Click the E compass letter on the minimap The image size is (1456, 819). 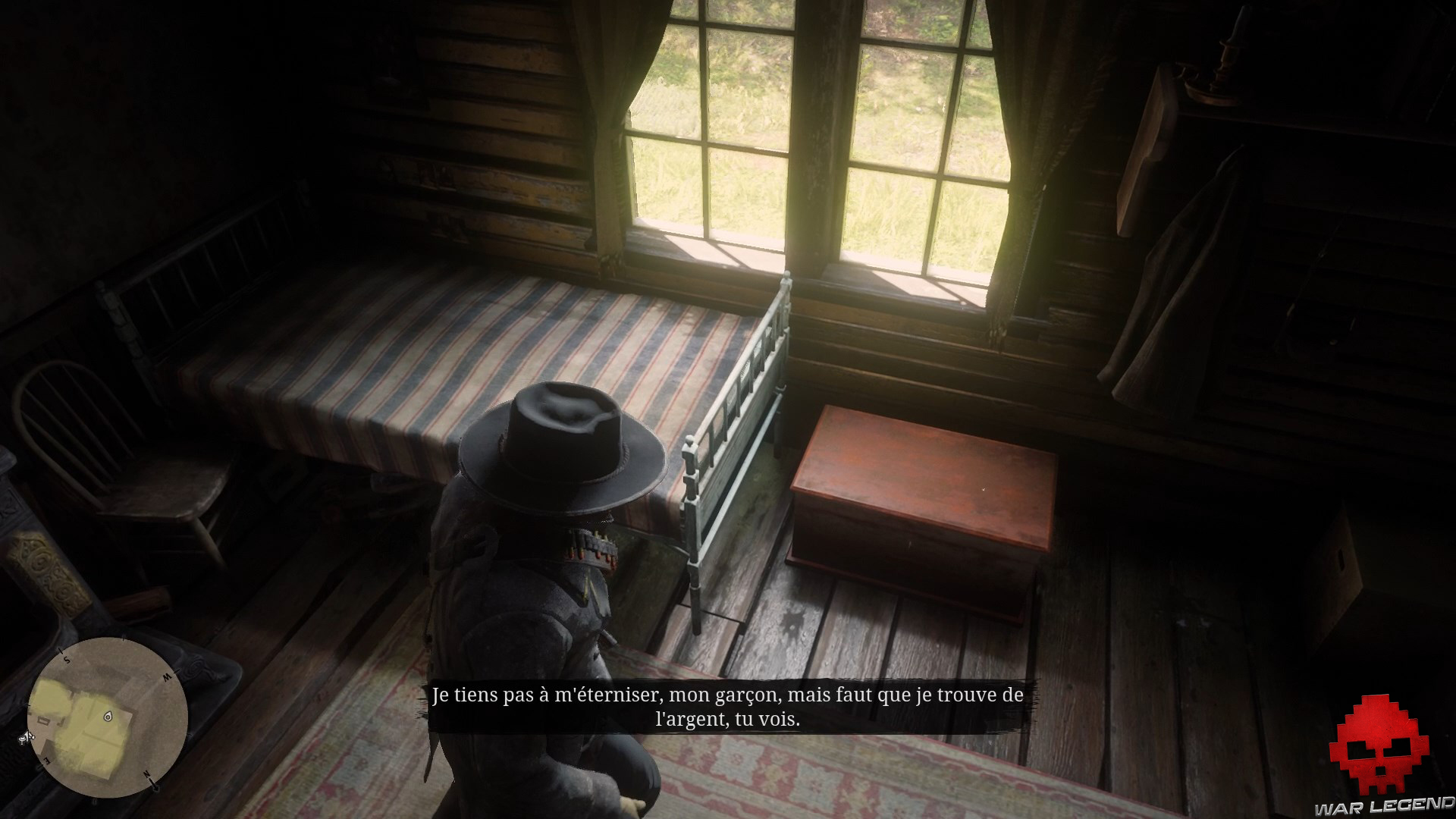coord(45,761)
